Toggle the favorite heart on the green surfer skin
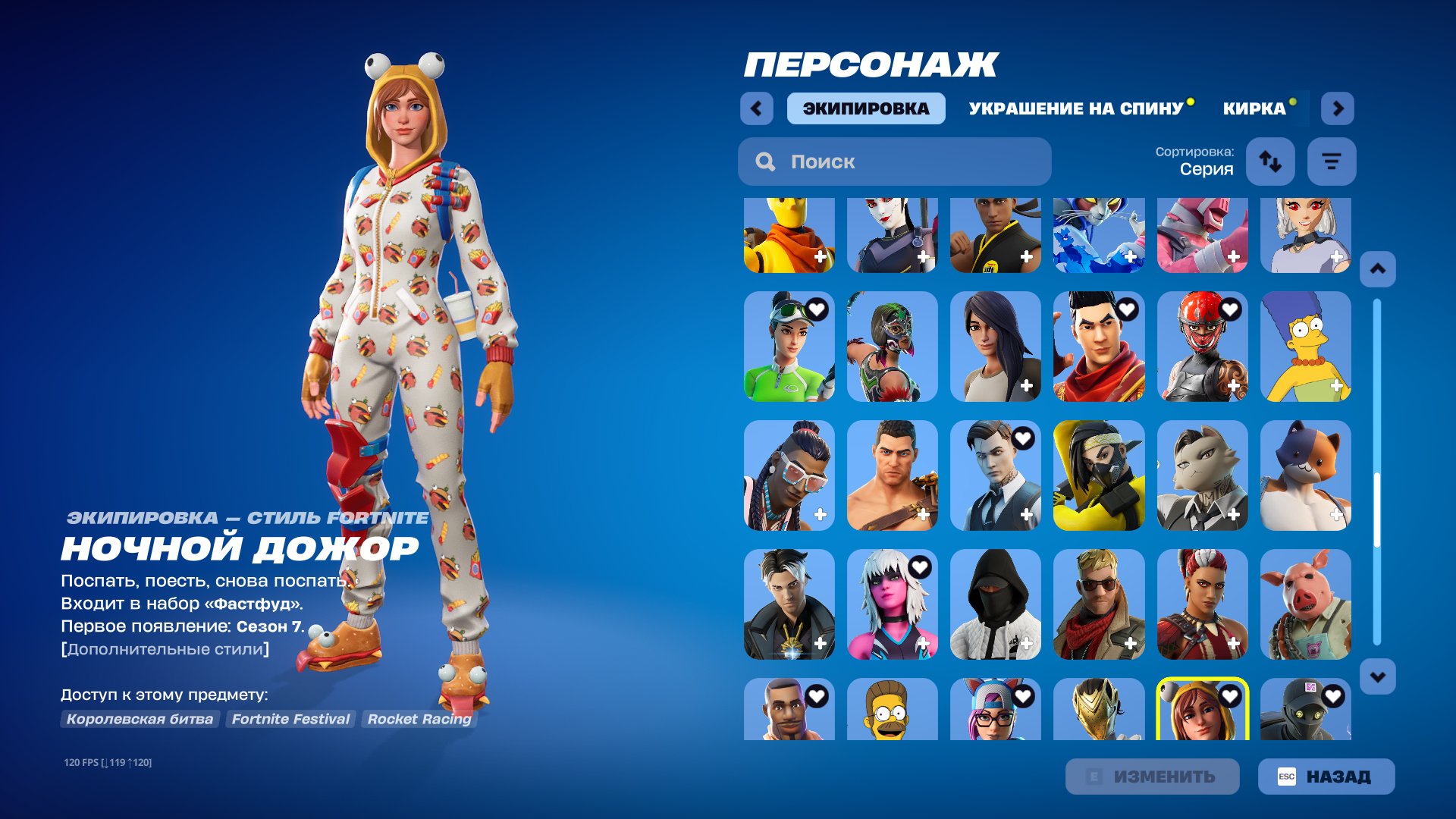 coord(817,309)
